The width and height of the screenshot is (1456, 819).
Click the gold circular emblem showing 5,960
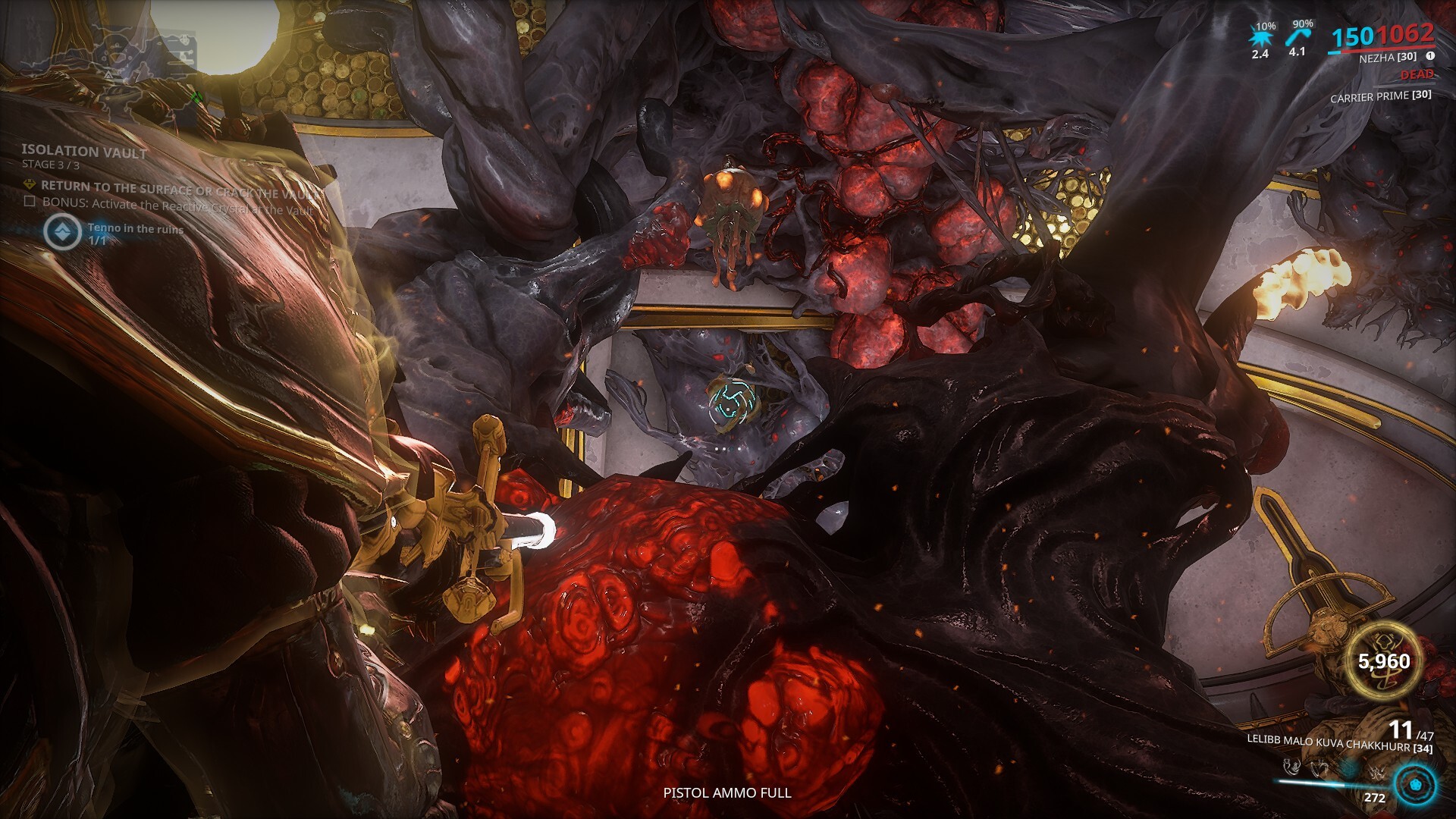coord(1384,661)
